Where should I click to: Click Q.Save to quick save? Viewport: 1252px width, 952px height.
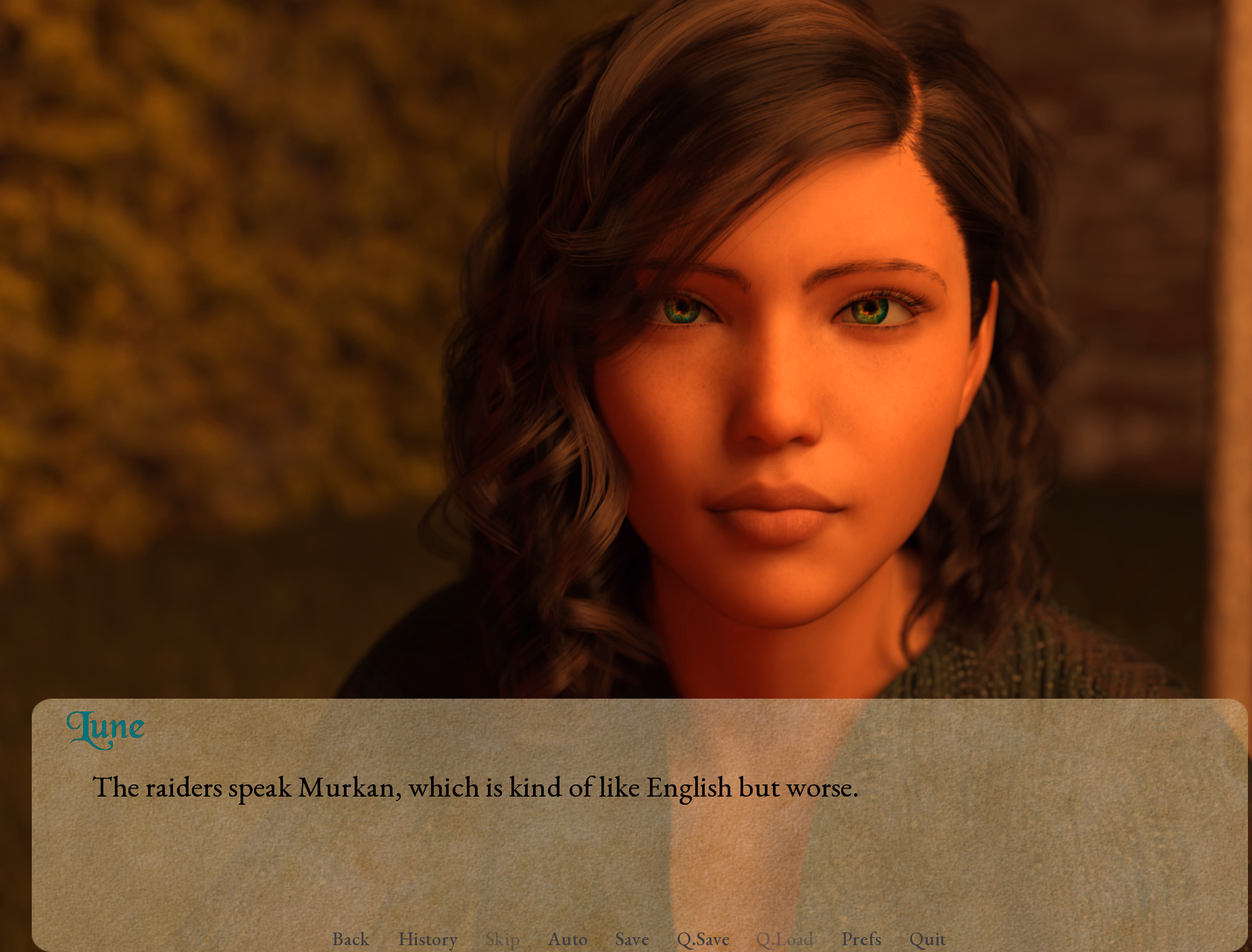click(x=703, y=939)
